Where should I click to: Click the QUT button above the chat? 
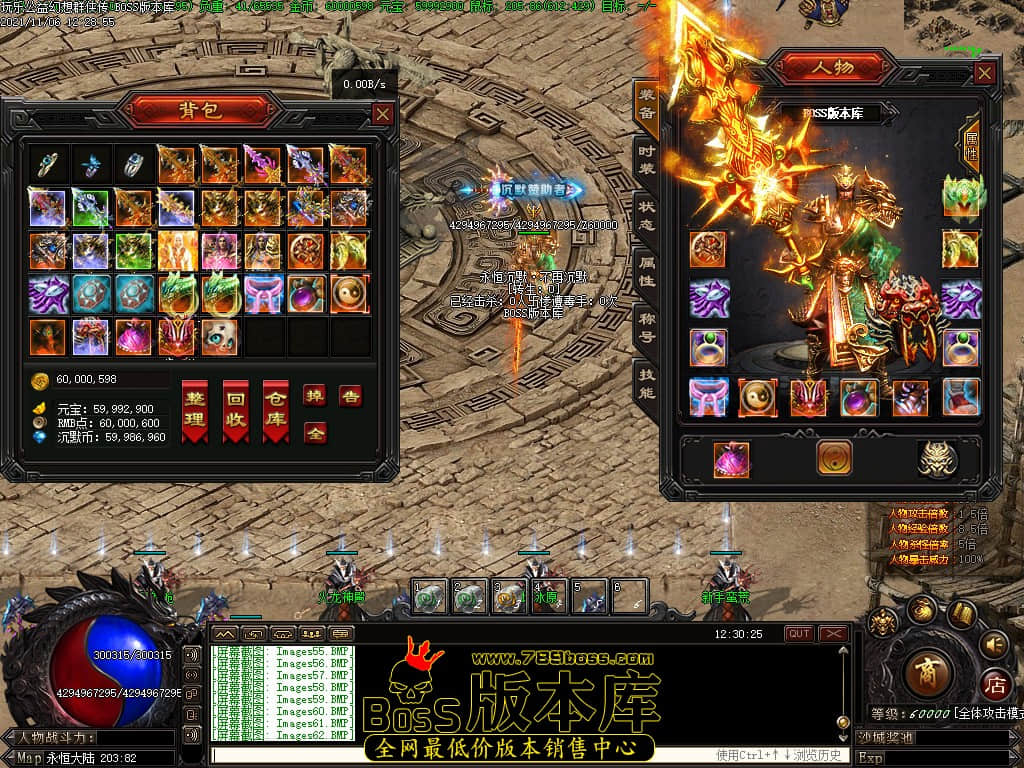click(x=799, y=634)
